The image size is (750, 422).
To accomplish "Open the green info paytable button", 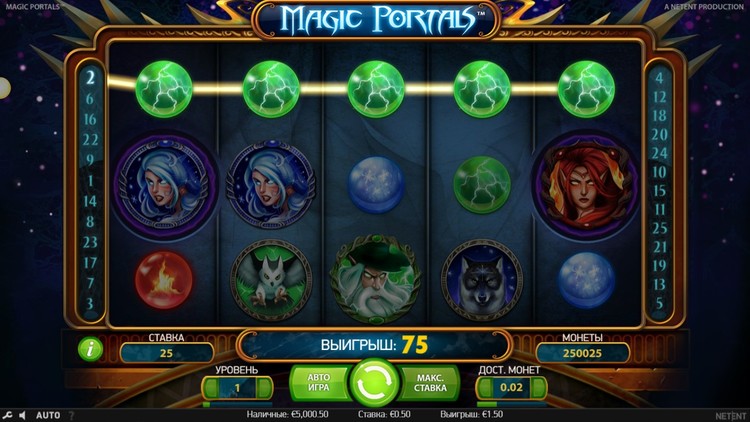I will 89,350.
